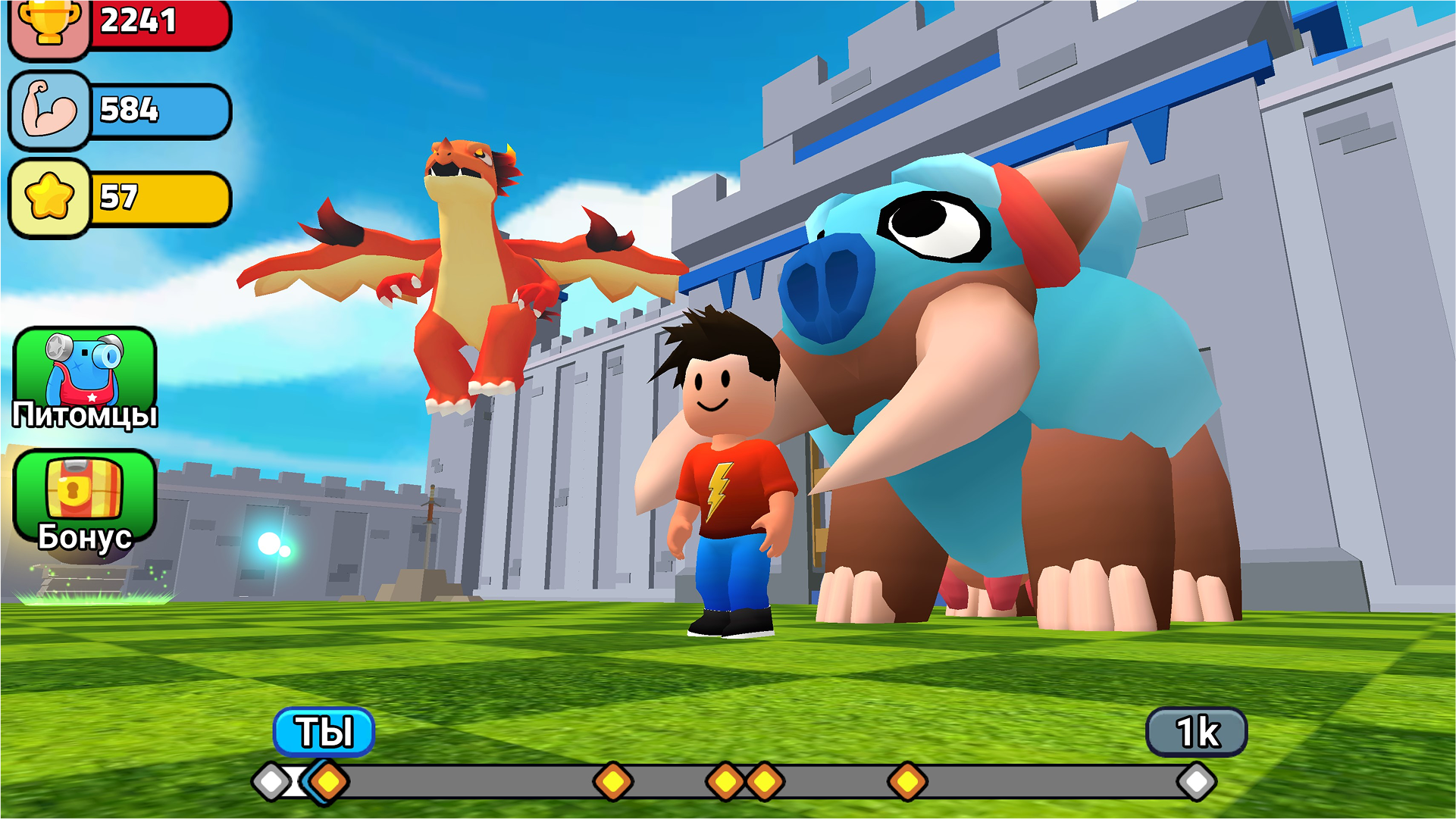This screenshot has width=1456, height=819.
Task: Click the blue pet icon inside Питомцы button
Action: 86,371
